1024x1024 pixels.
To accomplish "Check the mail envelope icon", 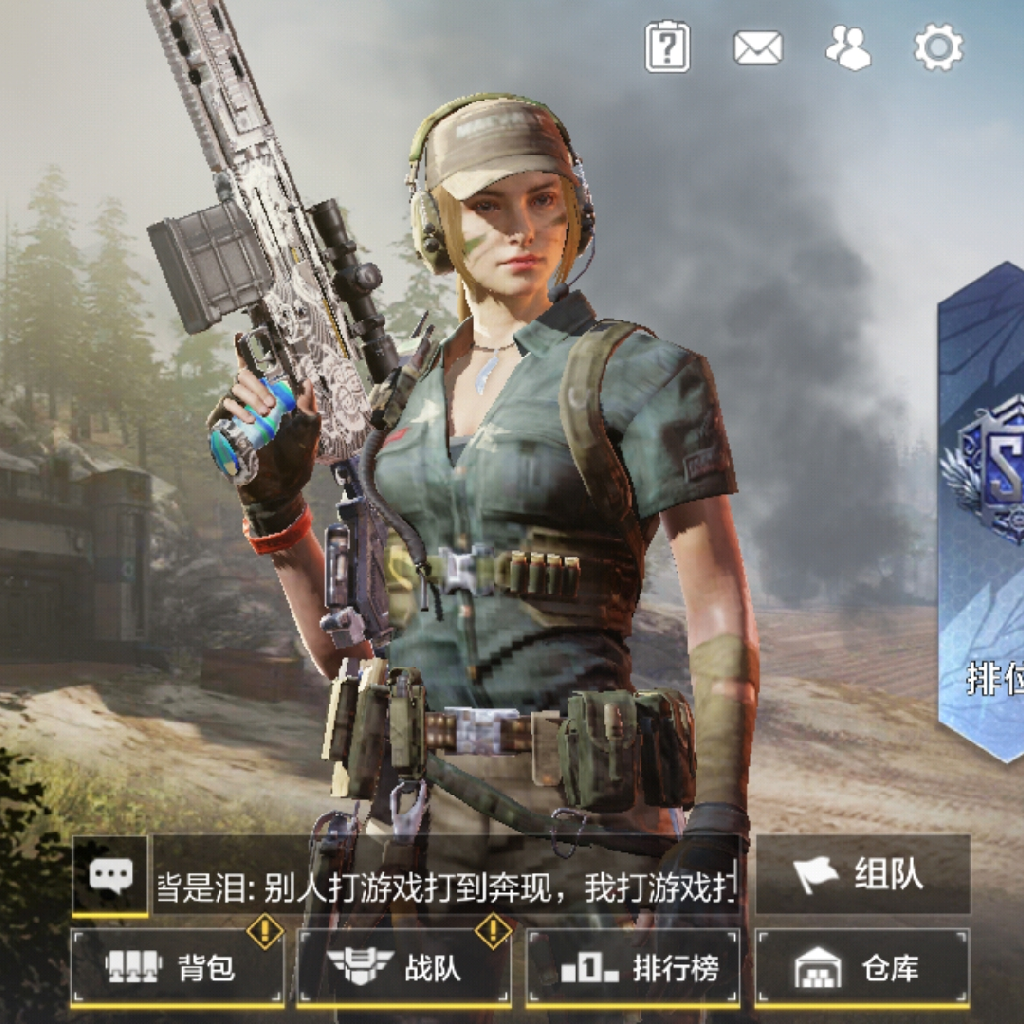I will coord(757,48).
